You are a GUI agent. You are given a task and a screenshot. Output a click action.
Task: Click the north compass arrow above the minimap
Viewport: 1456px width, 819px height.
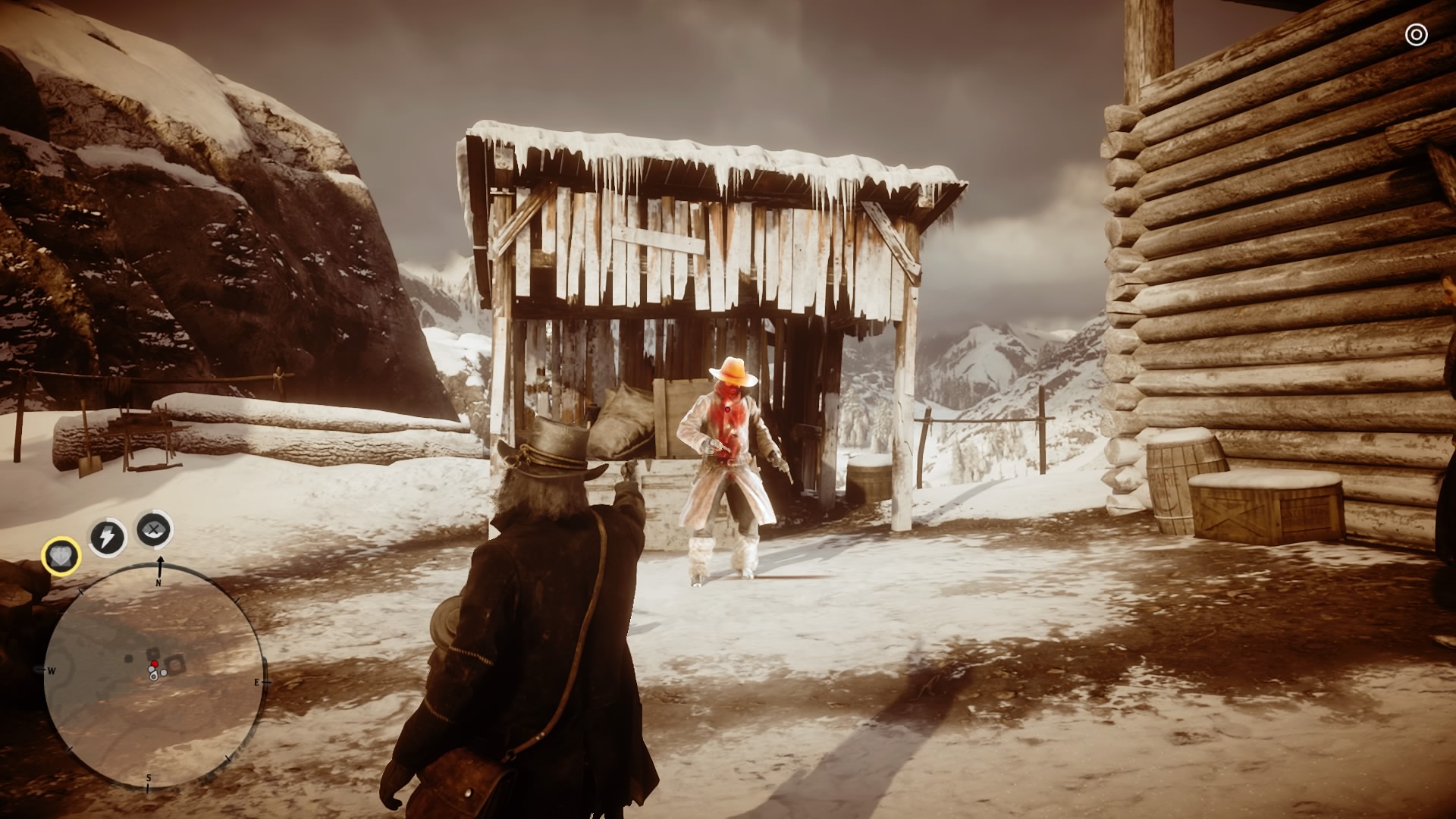[x=160, y=561]
